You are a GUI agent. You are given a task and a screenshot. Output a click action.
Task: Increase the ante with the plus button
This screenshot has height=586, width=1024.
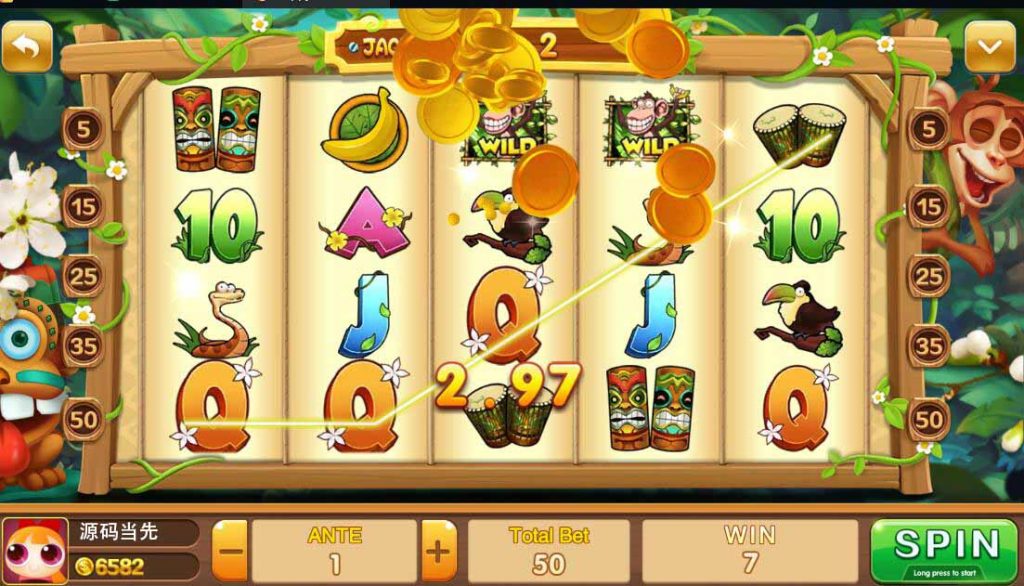[x=438, y=550]
